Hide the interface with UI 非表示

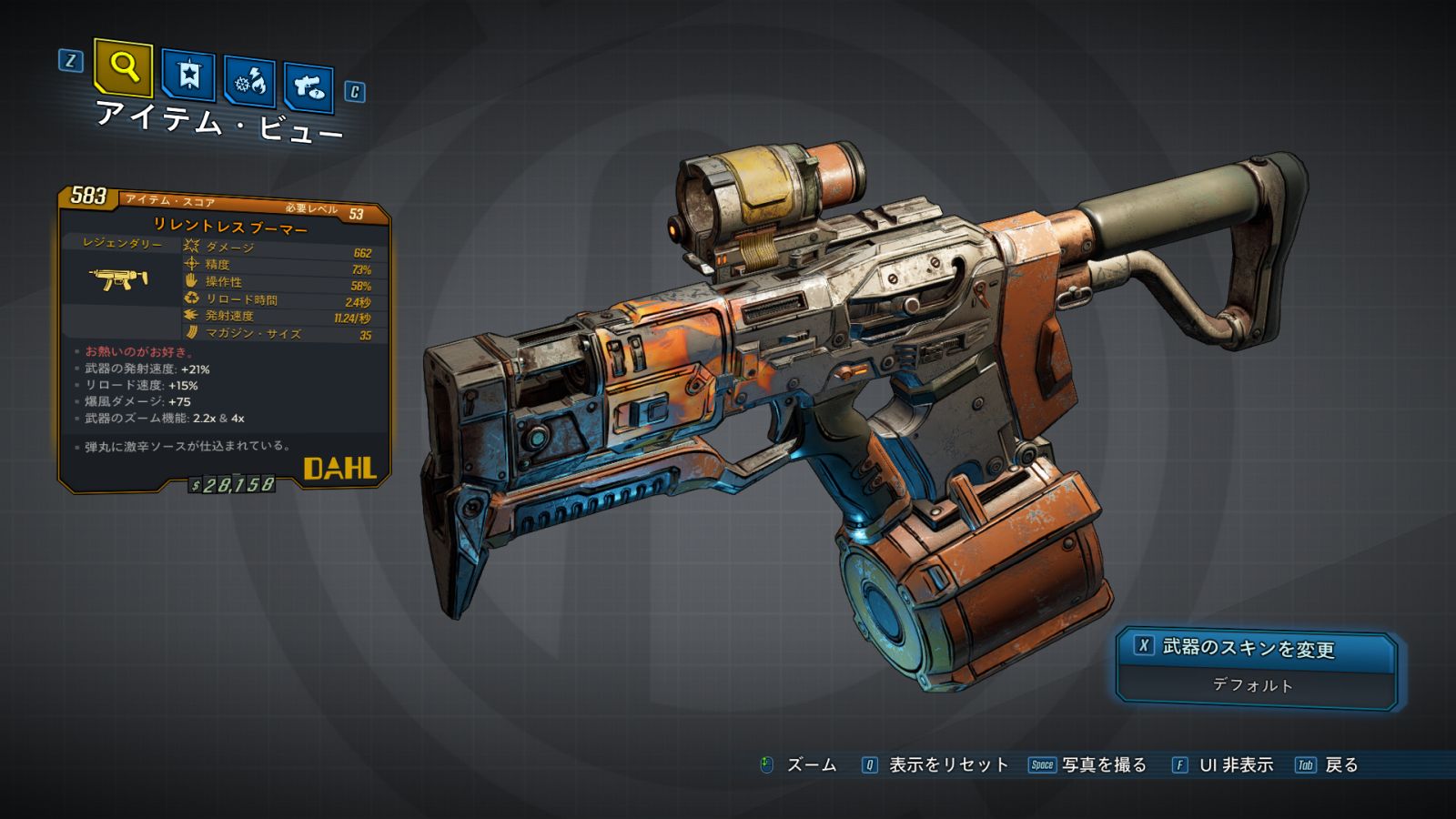(1235, 765)
